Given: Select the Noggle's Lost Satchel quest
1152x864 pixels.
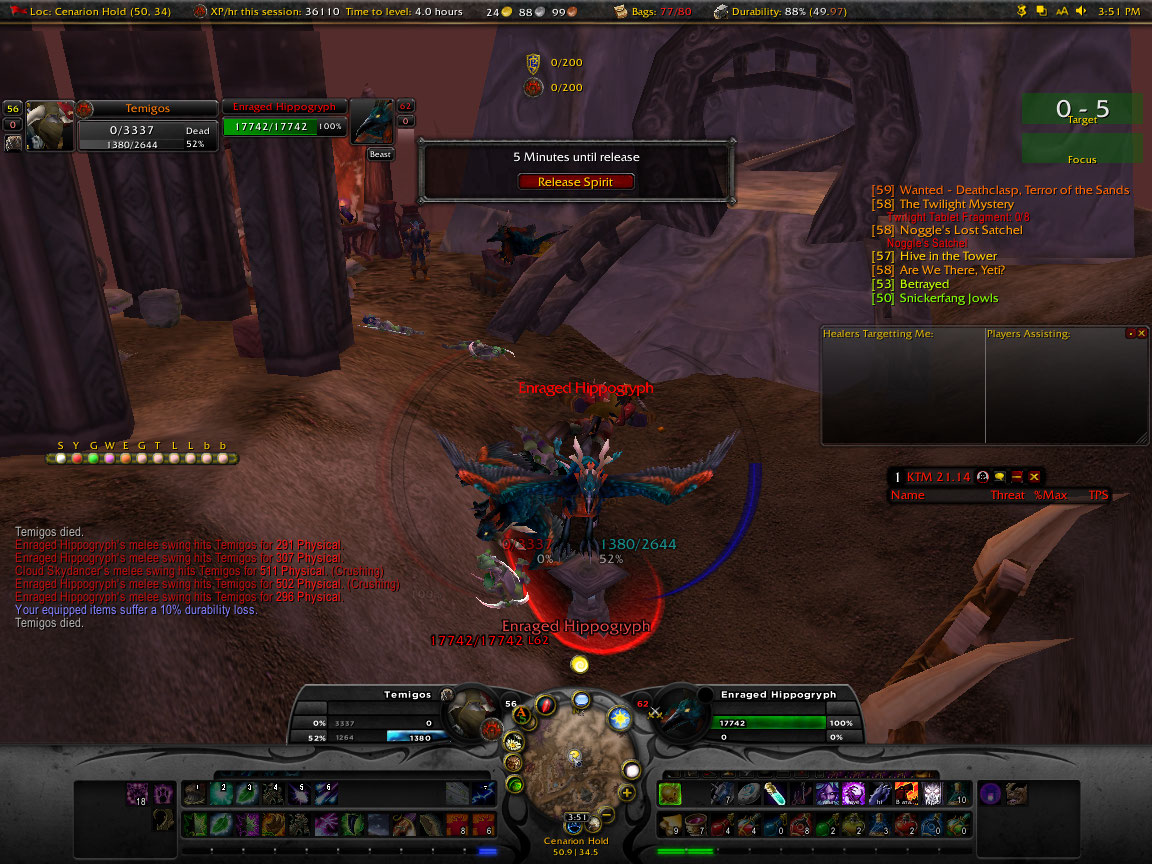Looking at the screenshot, I should pyautogui.click(x=960, y=230).
